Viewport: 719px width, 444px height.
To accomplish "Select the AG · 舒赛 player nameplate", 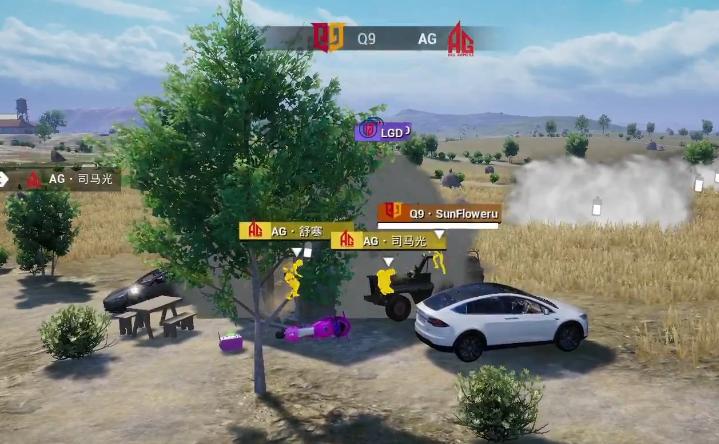I will click(285, 231).
